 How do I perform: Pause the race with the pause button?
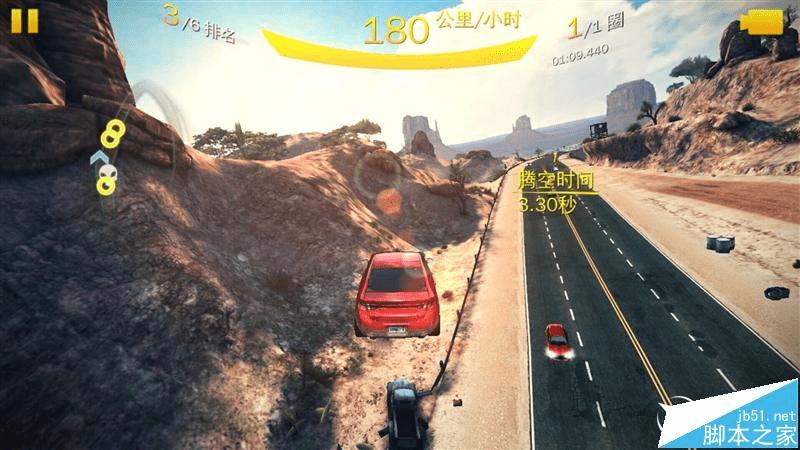tap(26, 21)
